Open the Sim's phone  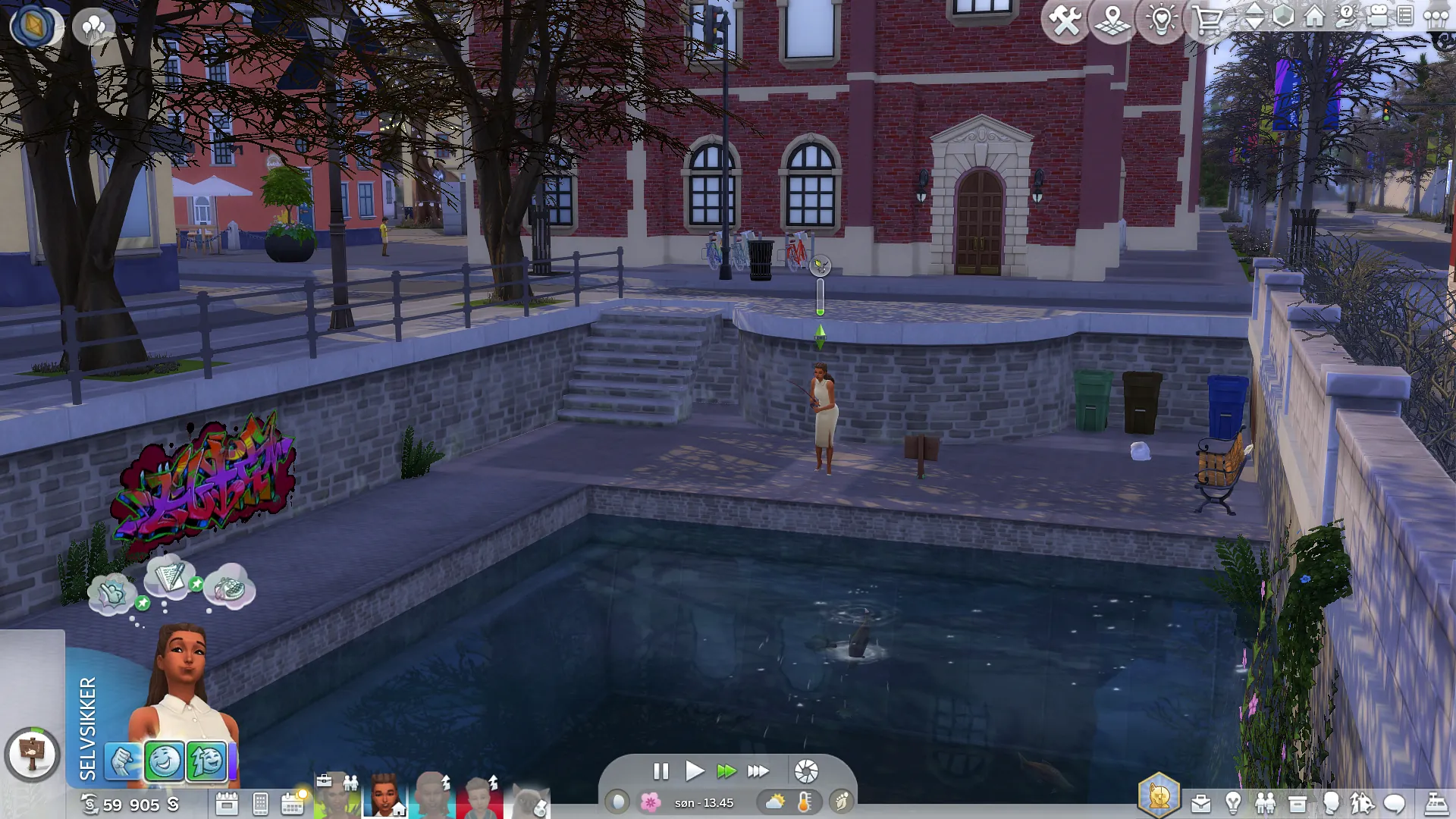(260, 804)
